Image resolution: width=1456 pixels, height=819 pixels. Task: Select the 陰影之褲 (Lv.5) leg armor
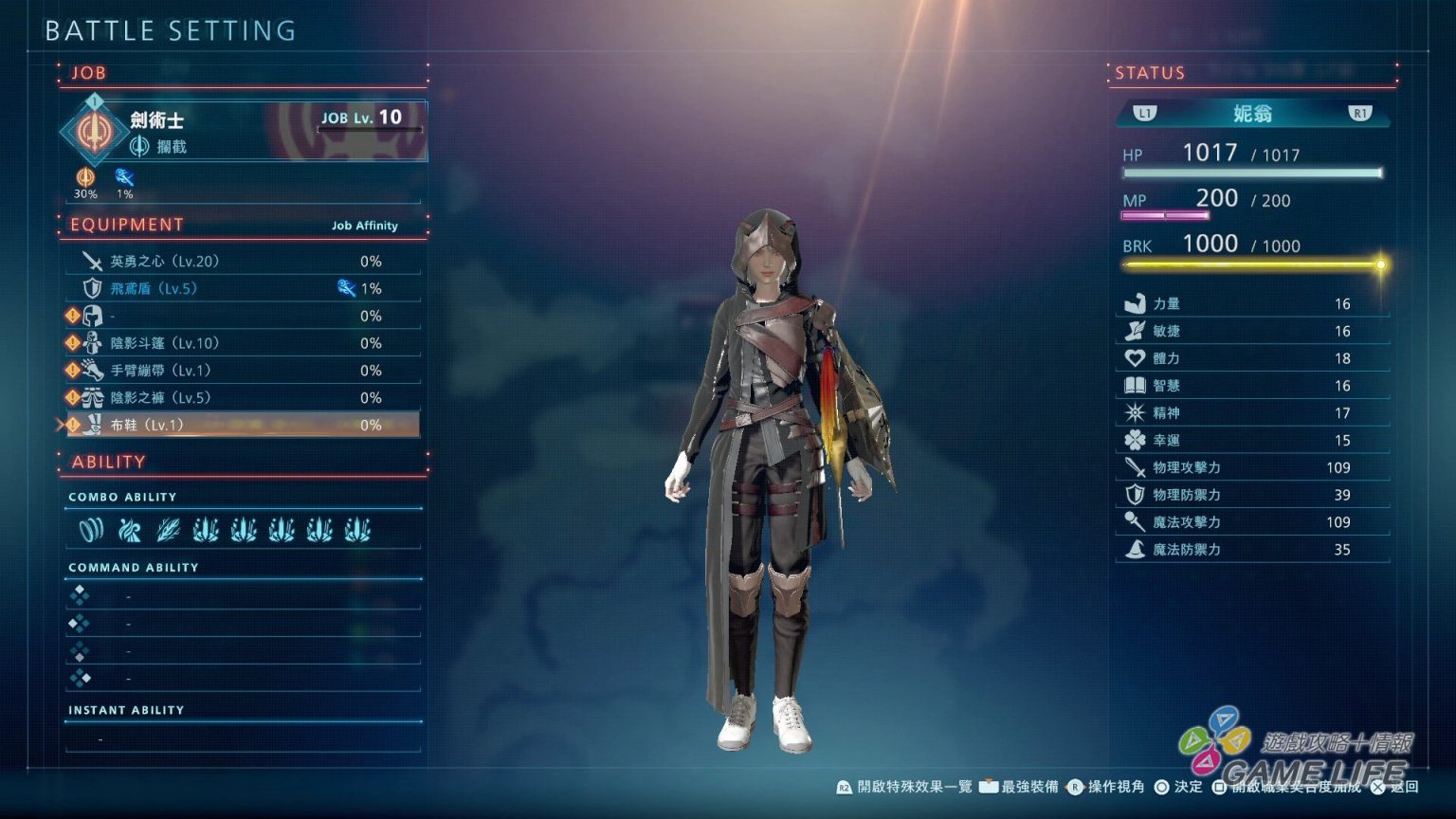(242, 398)
